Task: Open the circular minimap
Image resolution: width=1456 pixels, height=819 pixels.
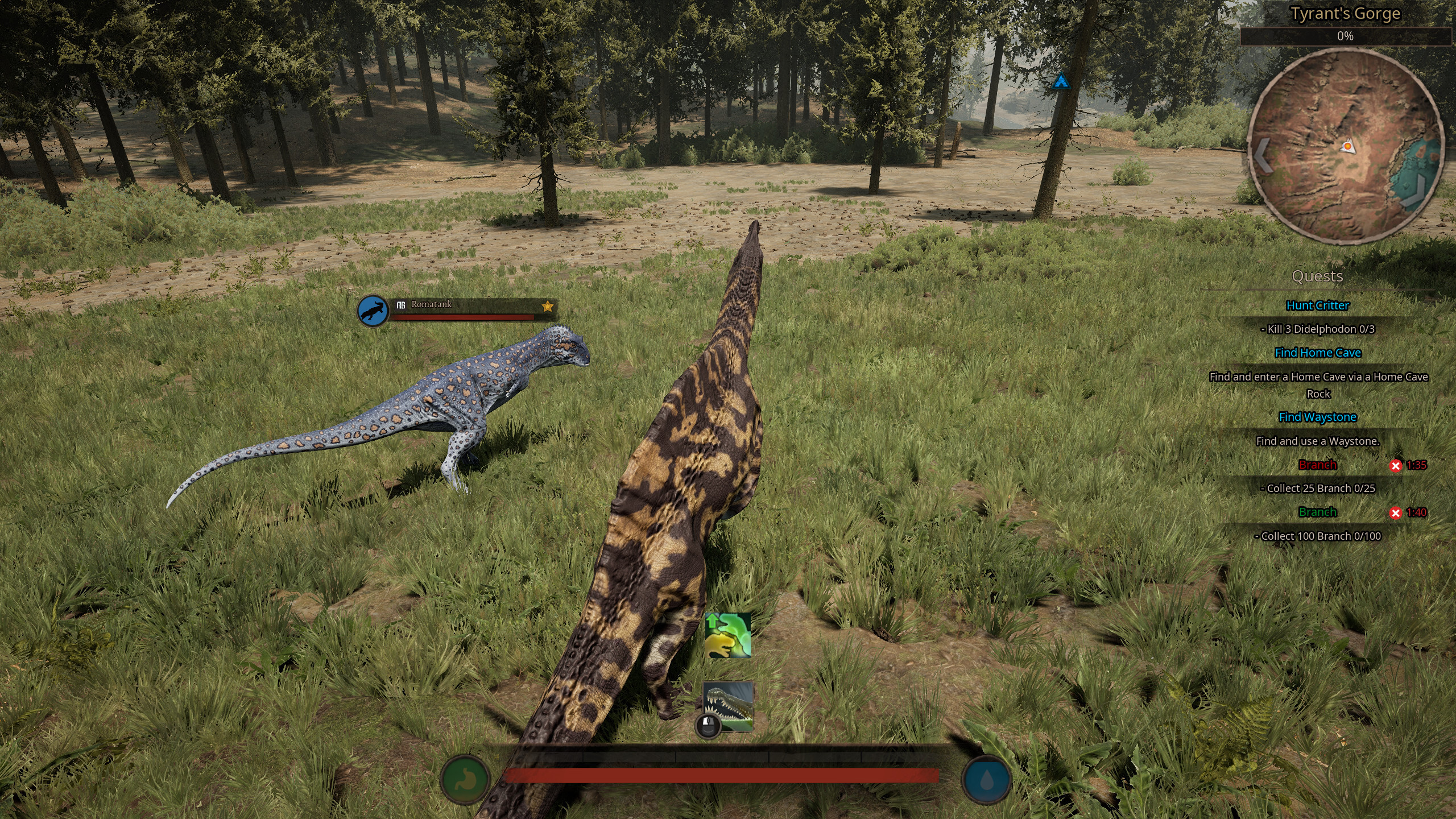Action: tap(1346, 148)
